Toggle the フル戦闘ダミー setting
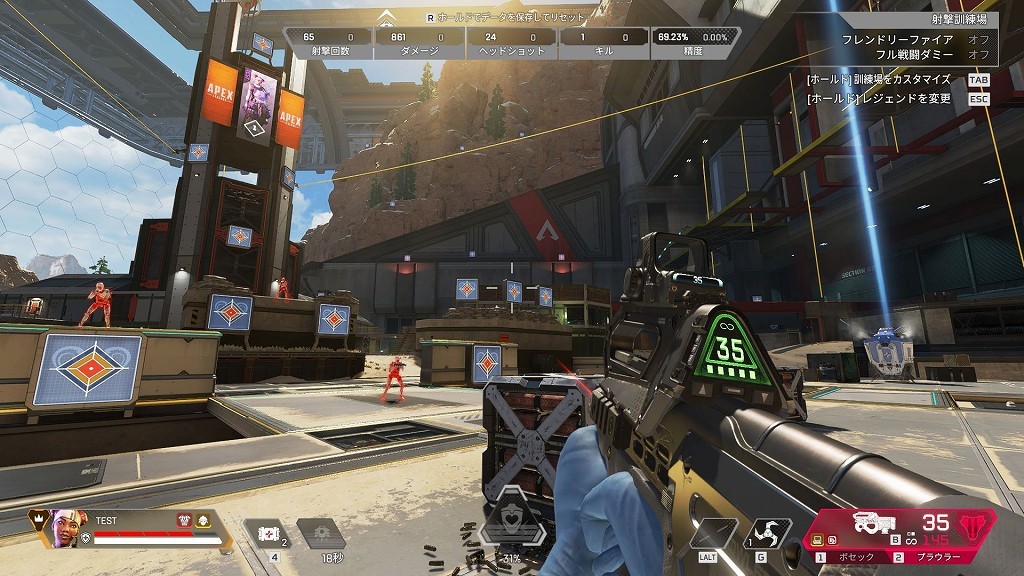 [x=975, y=53]
